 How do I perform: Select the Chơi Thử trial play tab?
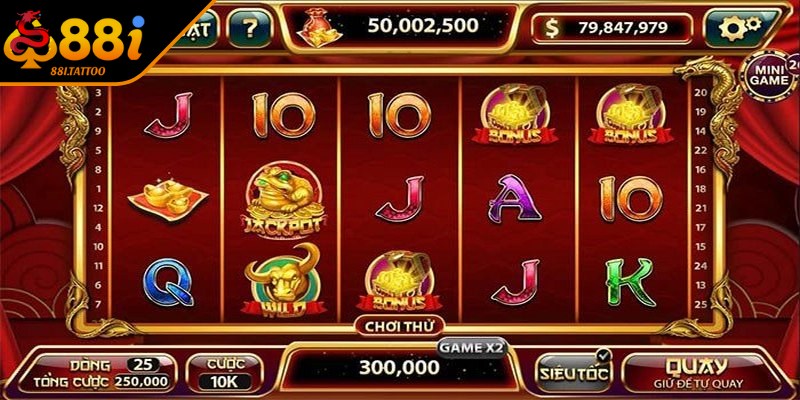[398, 324]
